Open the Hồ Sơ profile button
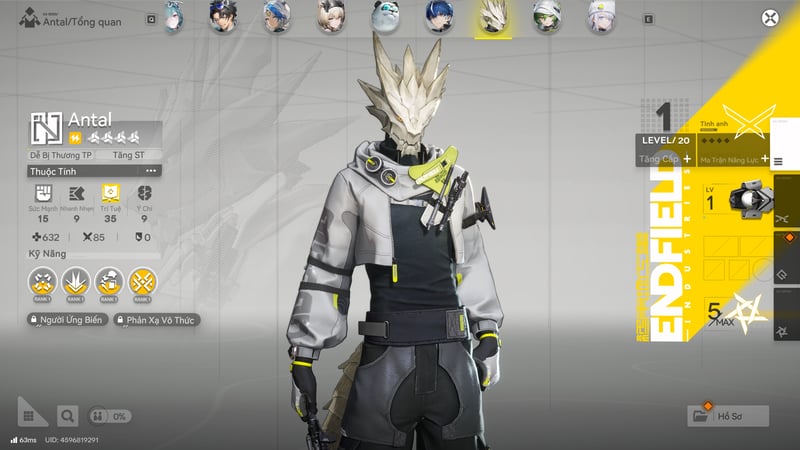Screen dimensions: 800x450 click(729, 415)
